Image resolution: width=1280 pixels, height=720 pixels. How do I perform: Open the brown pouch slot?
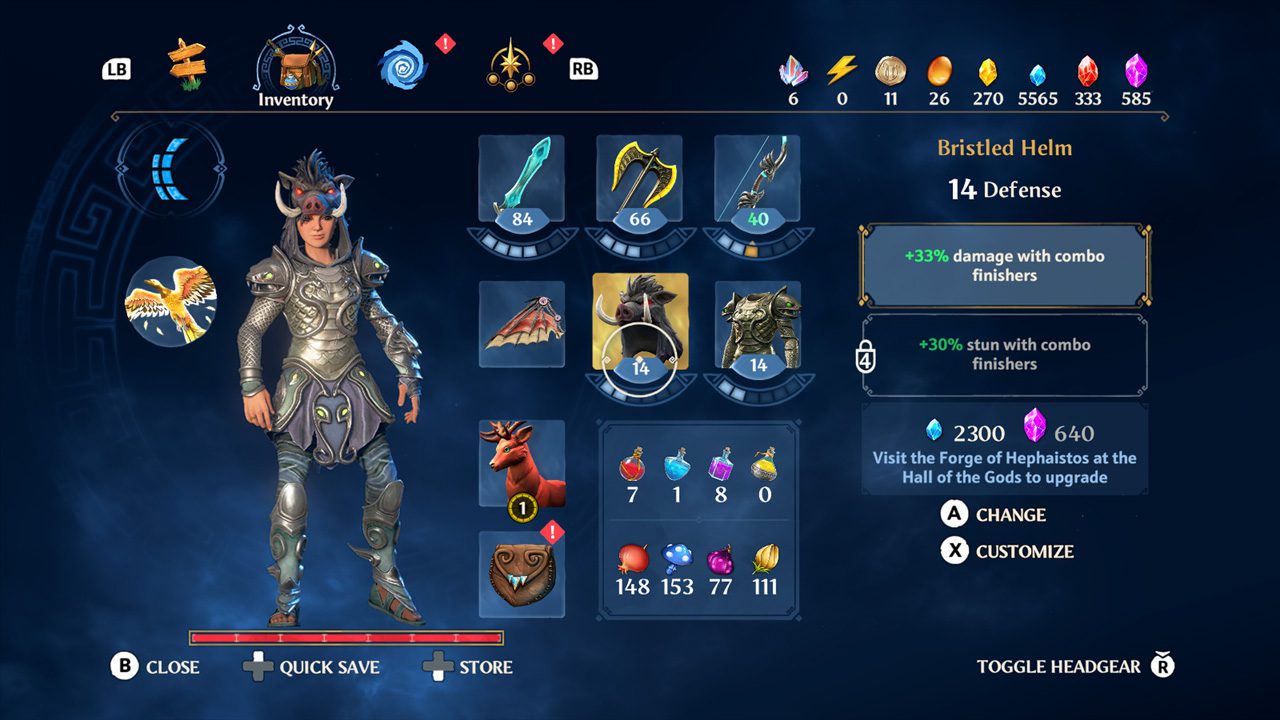click(521, 574)
